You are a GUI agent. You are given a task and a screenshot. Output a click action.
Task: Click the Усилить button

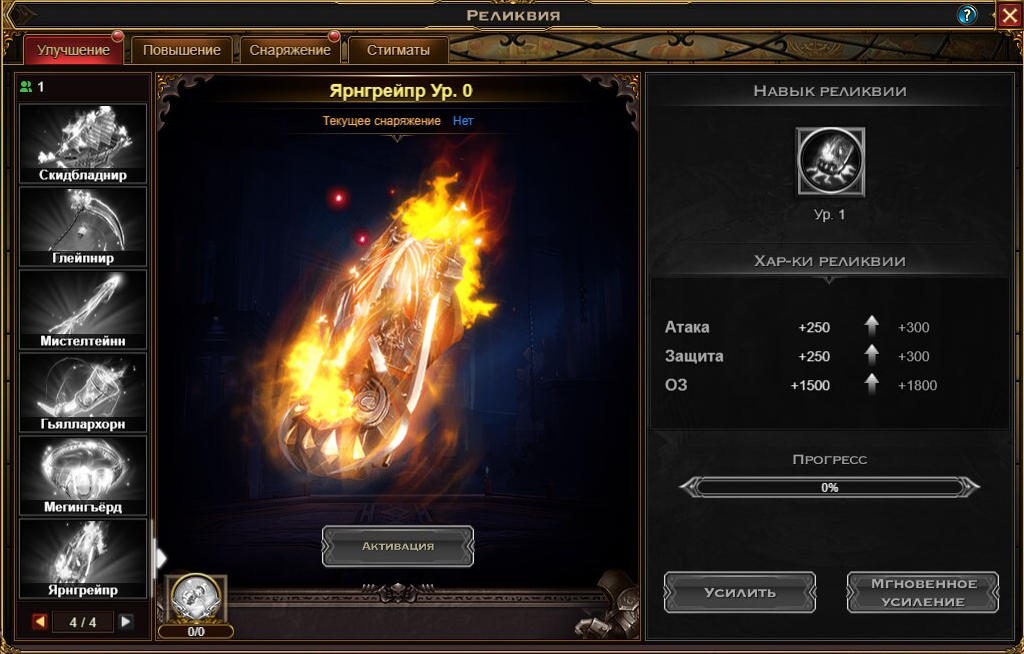point(739,592)
